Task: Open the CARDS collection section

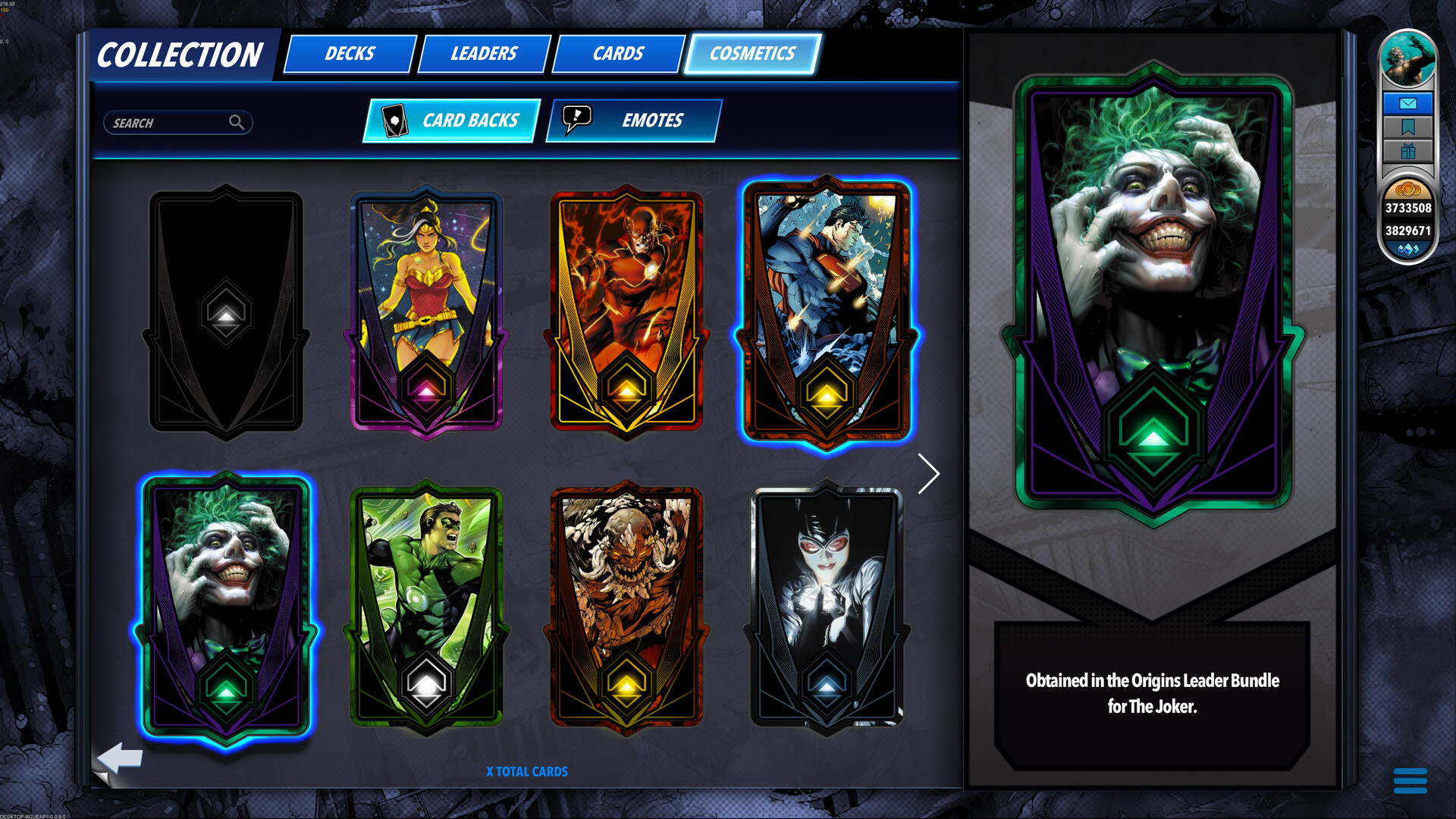Action: tap(618, 53)
